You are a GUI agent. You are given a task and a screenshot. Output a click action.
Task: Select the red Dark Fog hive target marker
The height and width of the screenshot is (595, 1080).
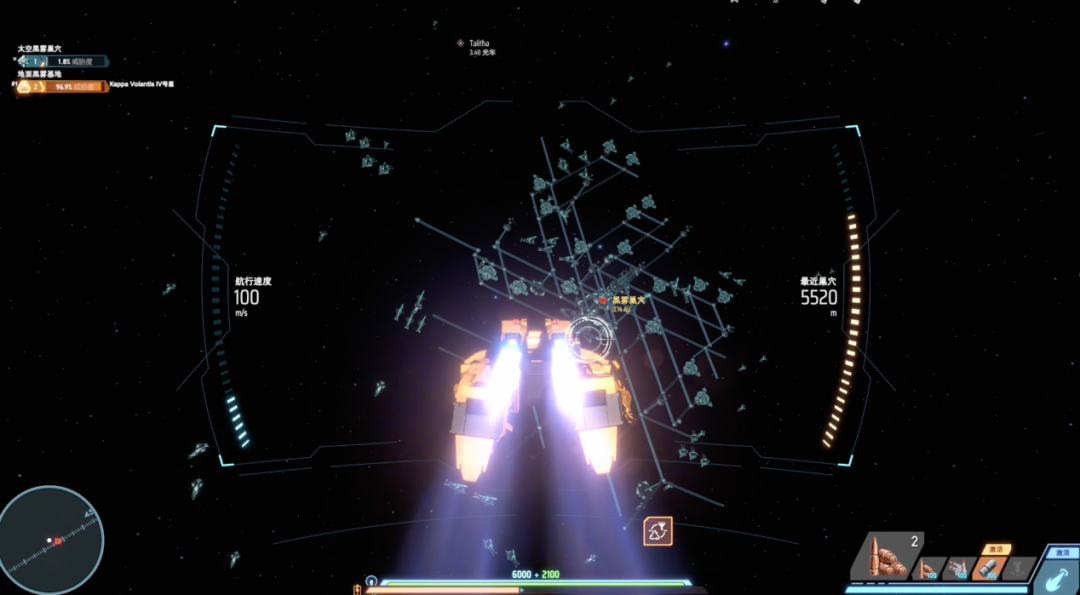point(603,299)
